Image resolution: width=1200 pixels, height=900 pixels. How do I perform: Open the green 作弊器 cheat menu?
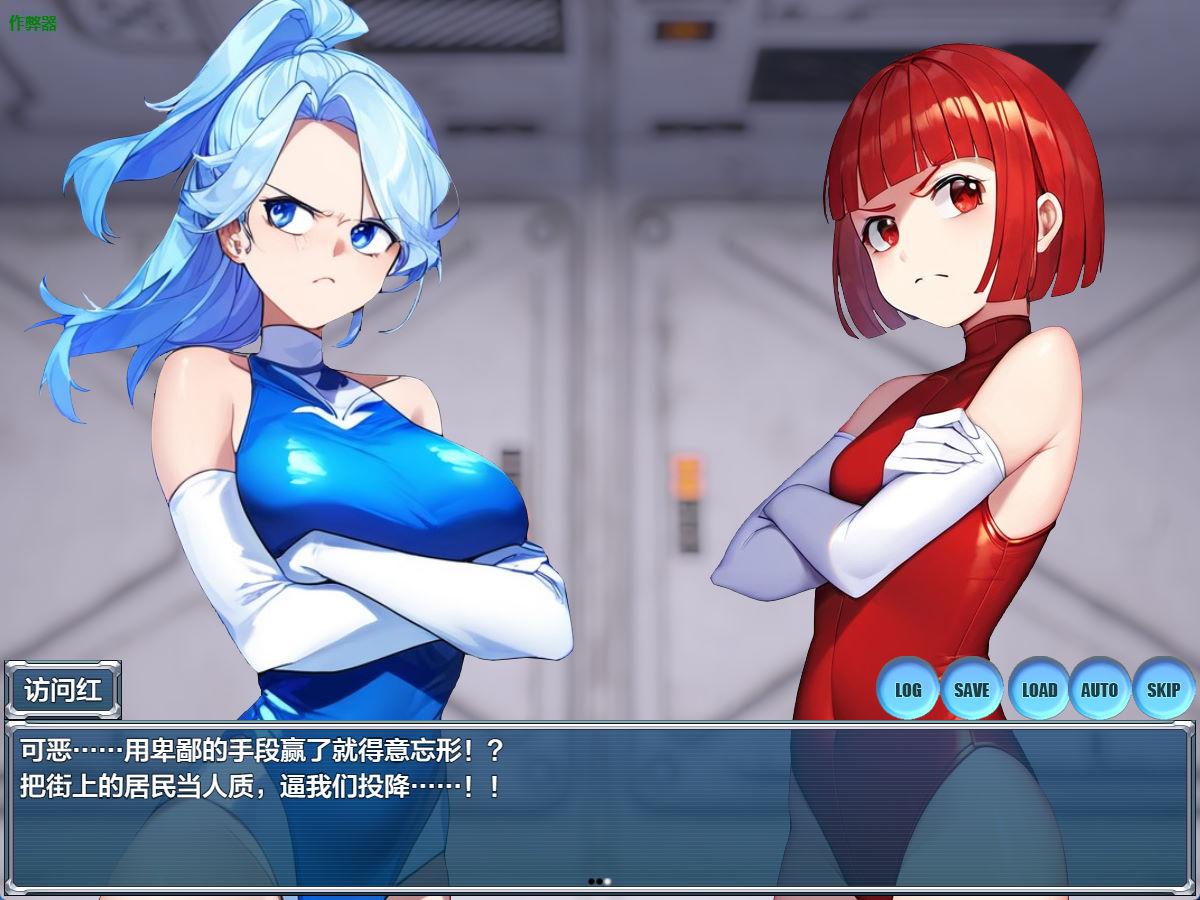pyautogui.click(x=33, y=23)
